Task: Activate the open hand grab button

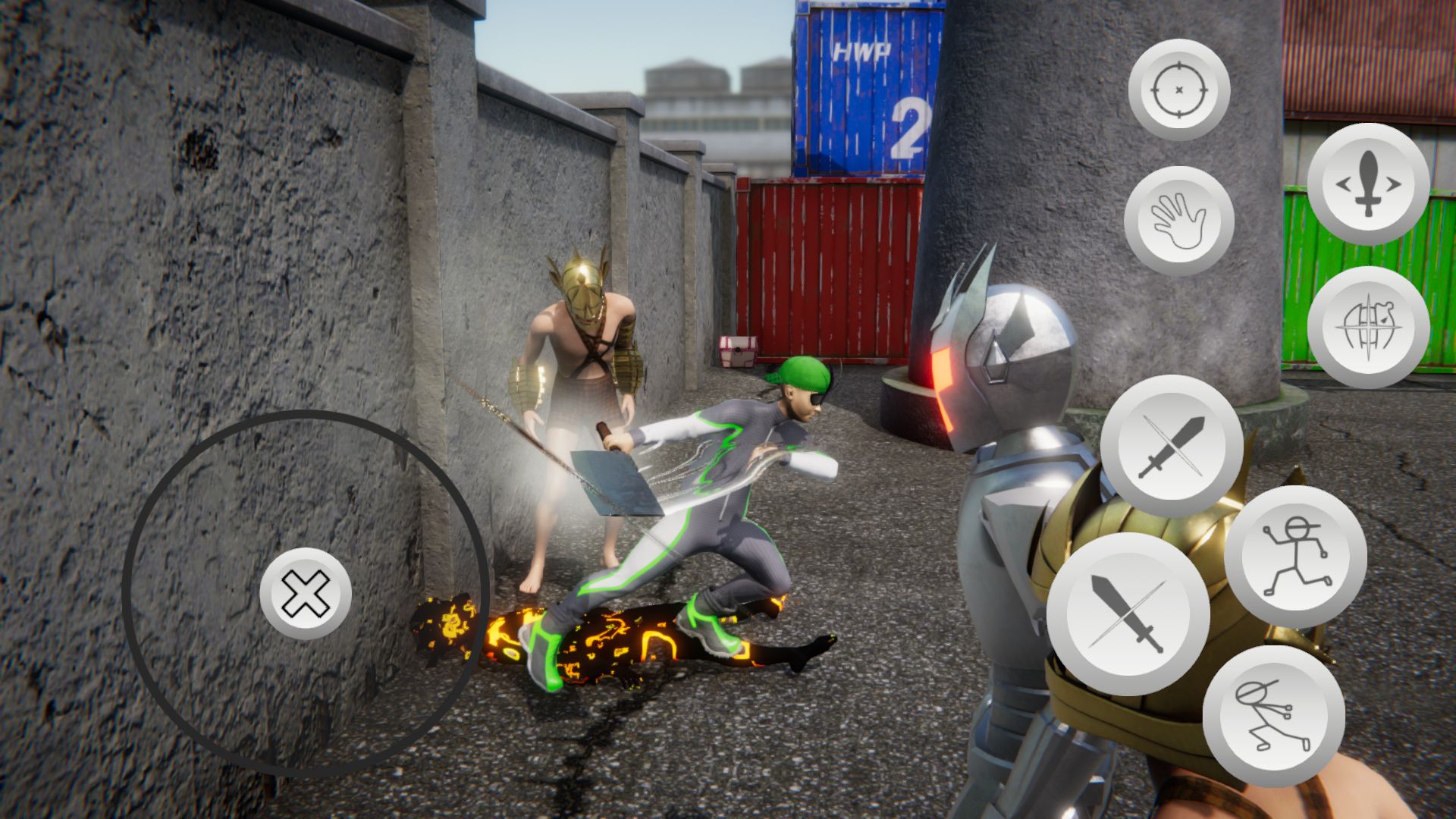Action: click(x=1178, y=221)
